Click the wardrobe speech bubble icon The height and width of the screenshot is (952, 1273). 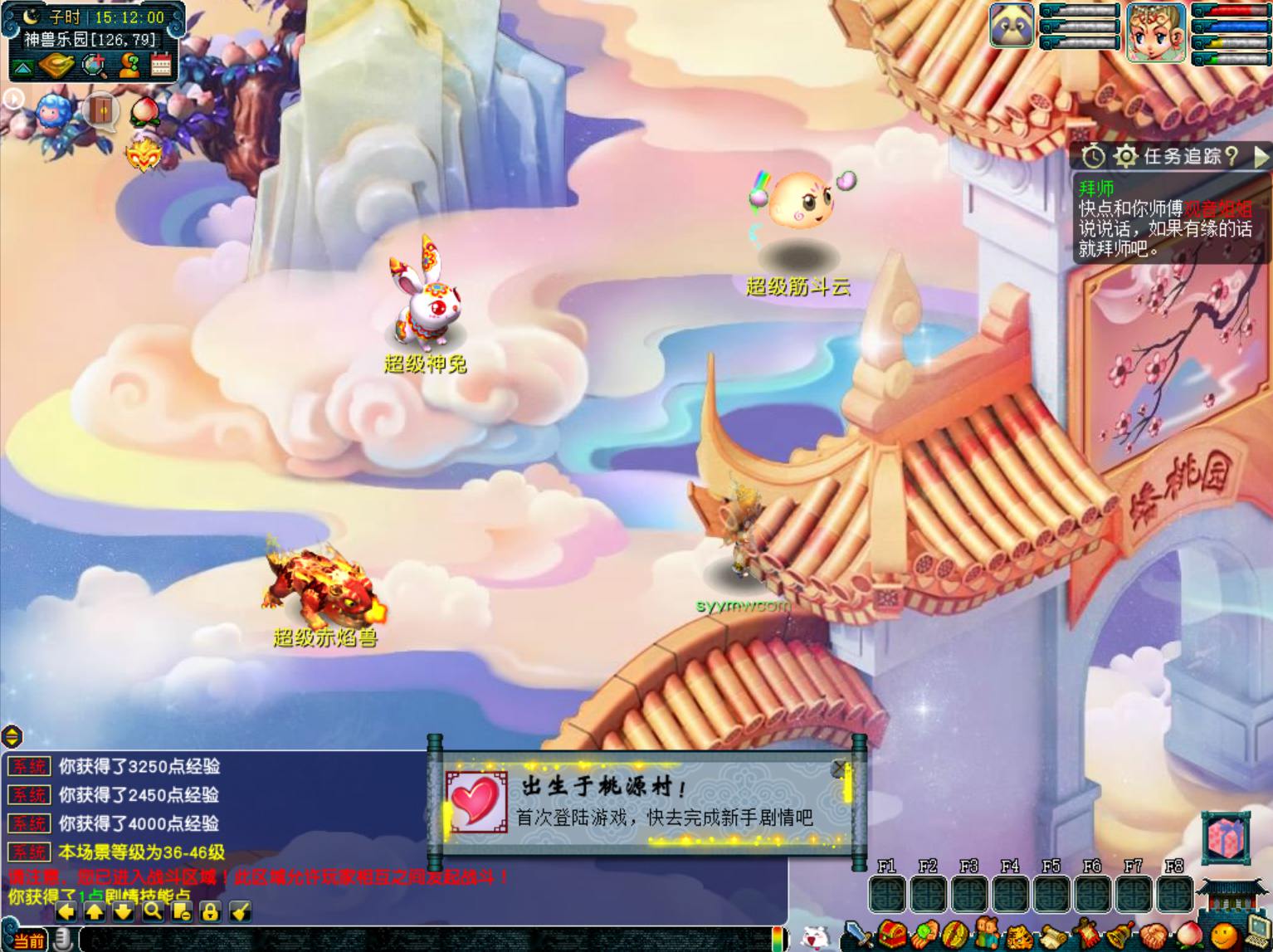pos(100,110)
